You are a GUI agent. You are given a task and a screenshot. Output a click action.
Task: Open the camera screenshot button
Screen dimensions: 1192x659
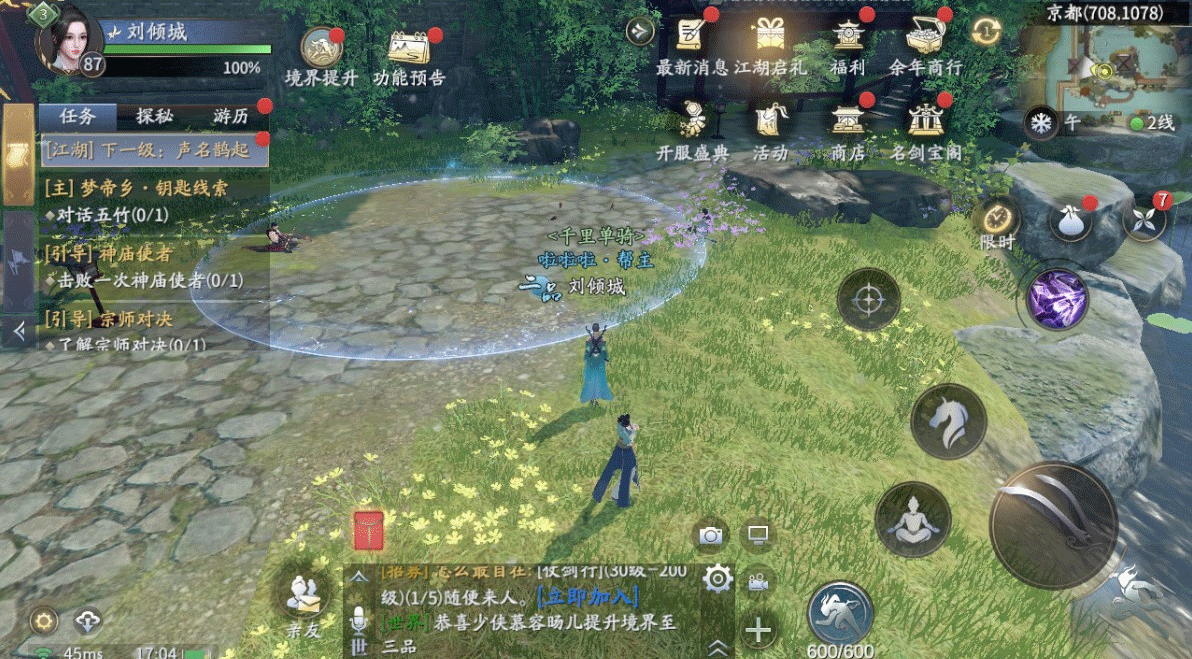coord(711,535)
